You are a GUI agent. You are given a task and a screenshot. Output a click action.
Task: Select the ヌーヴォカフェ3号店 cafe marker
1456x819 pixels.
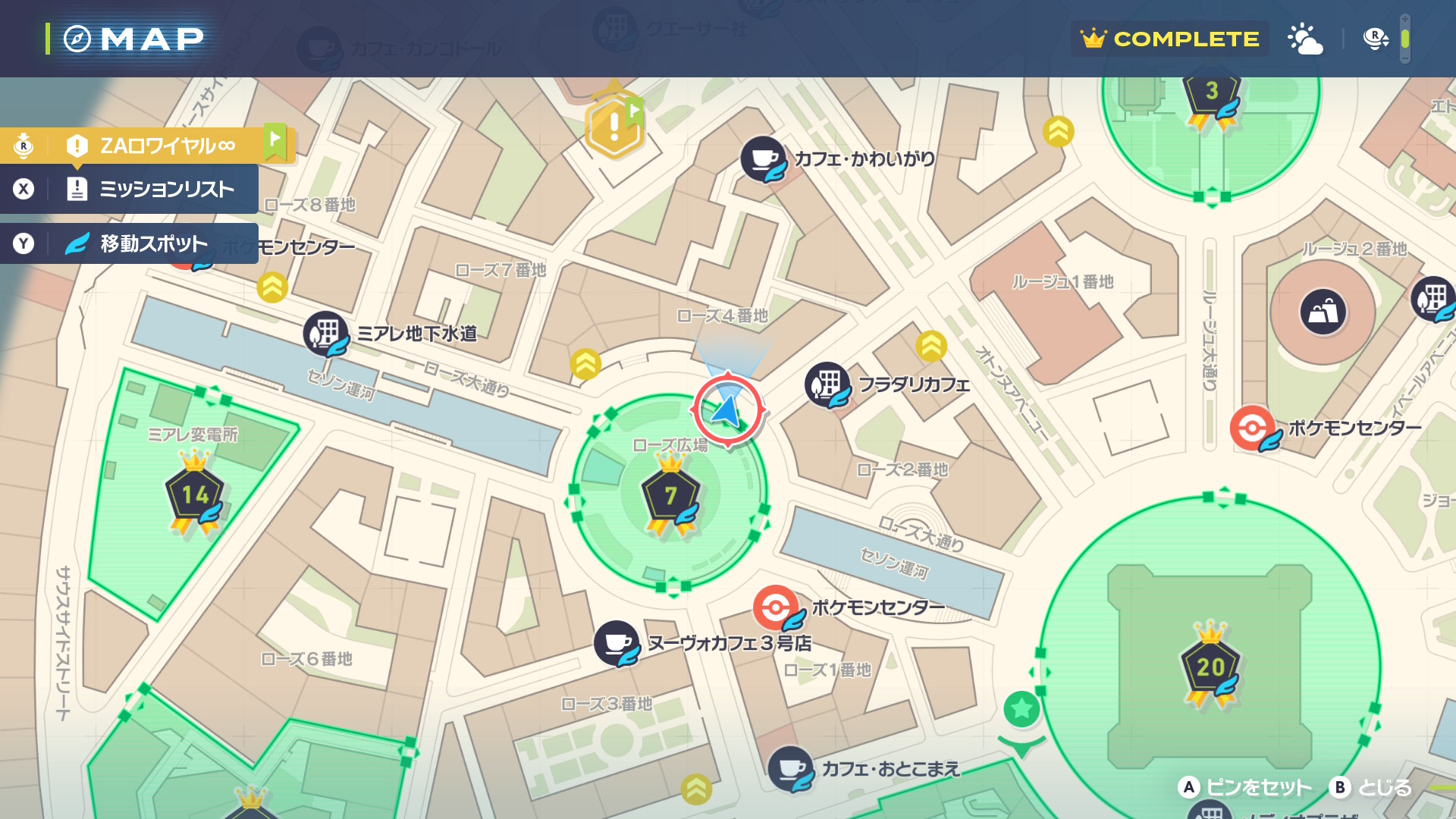click(617, 643)
